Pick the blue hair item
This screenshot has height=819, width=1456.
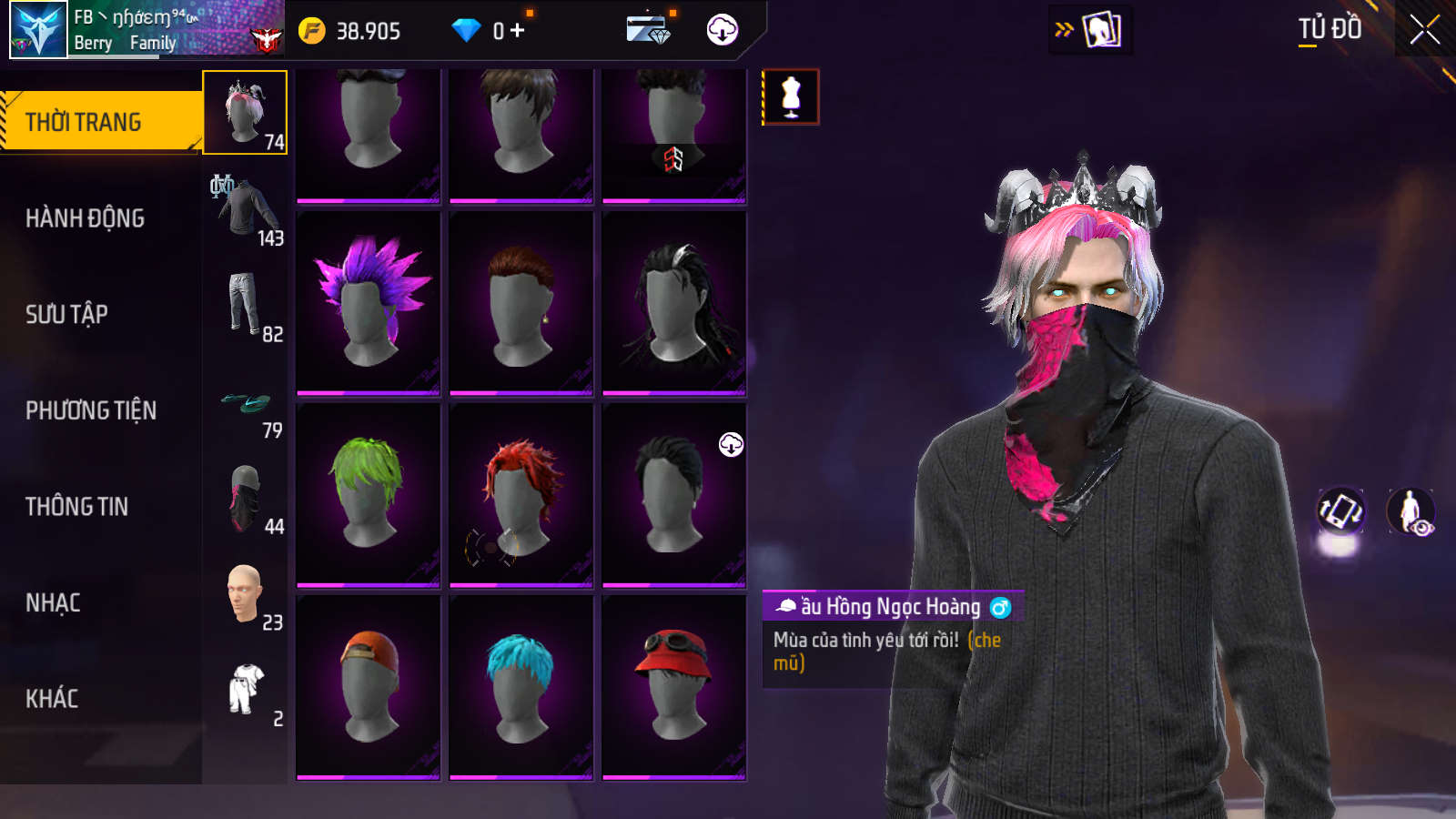[x=521, y=687]
